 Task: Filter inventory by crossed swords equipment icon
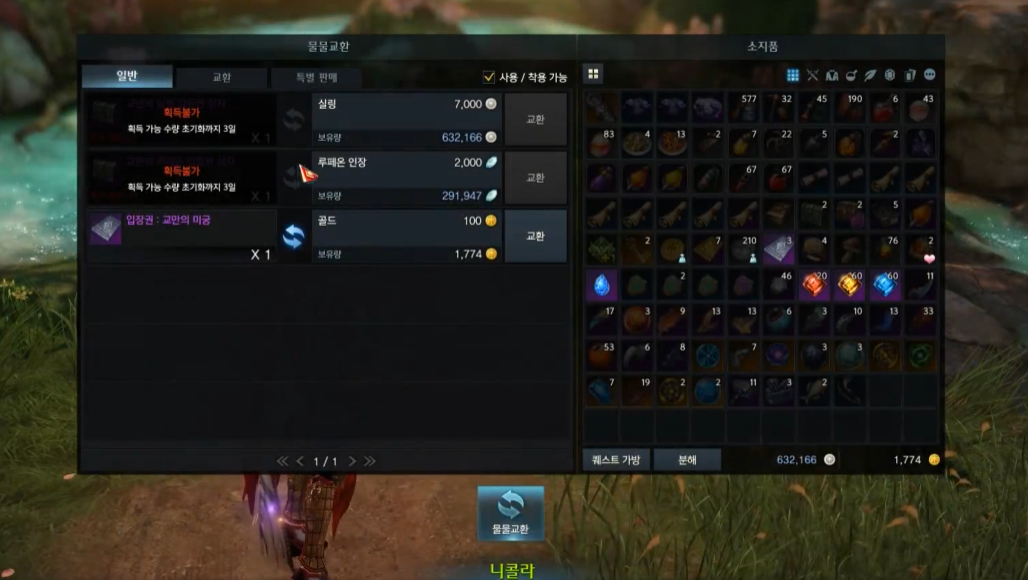812,75
